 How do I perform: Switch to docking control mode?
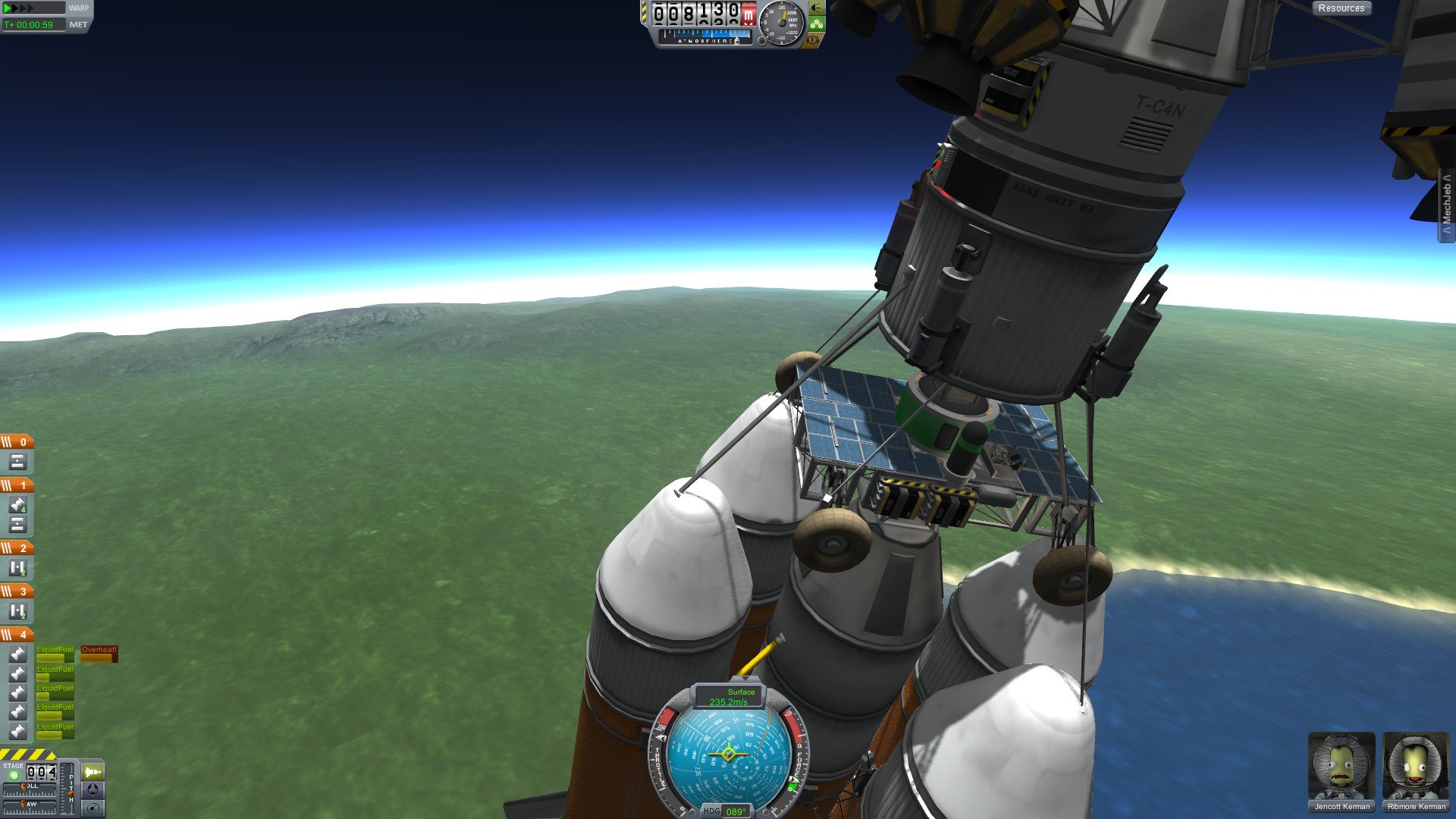coord(93,789)
